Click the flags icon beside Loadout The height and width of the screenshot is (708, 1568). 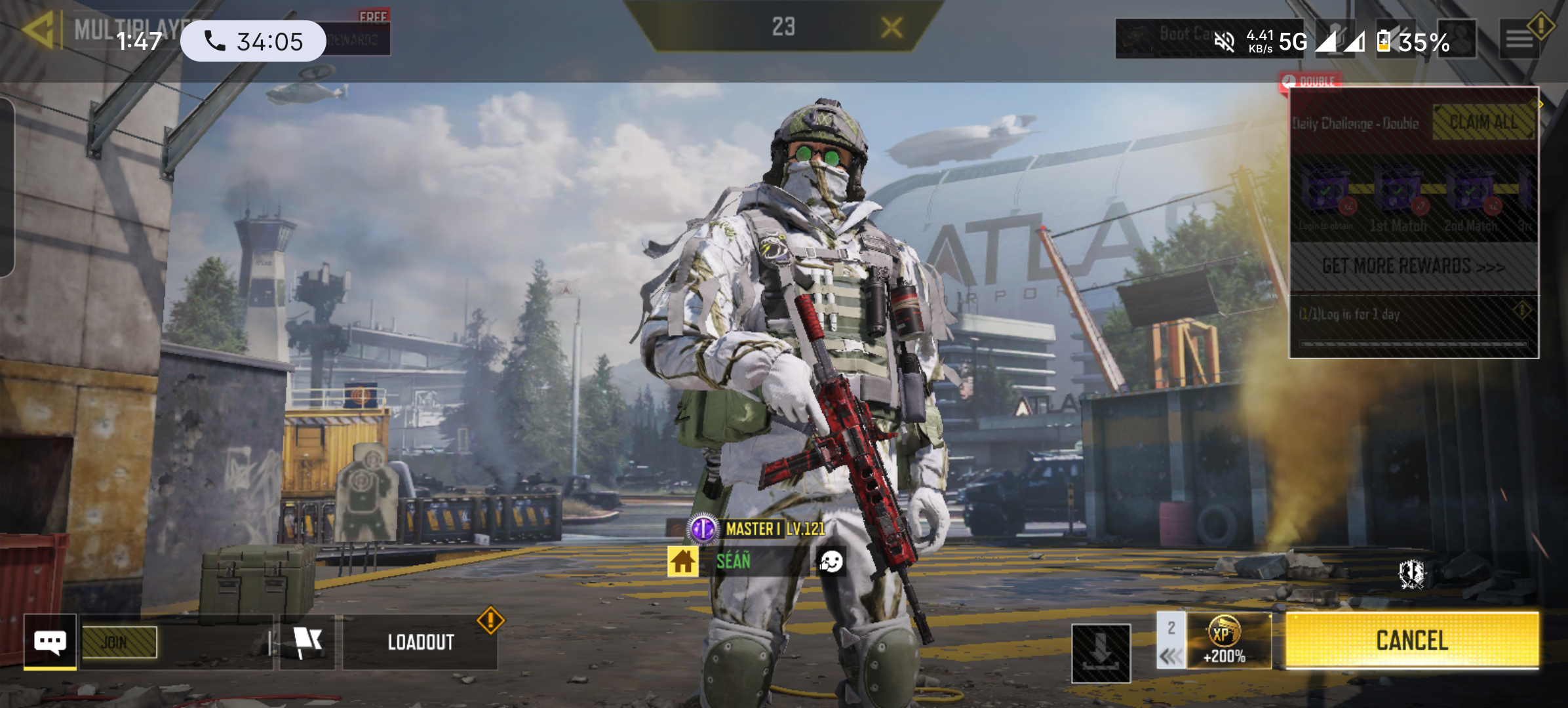click(307, 642)
